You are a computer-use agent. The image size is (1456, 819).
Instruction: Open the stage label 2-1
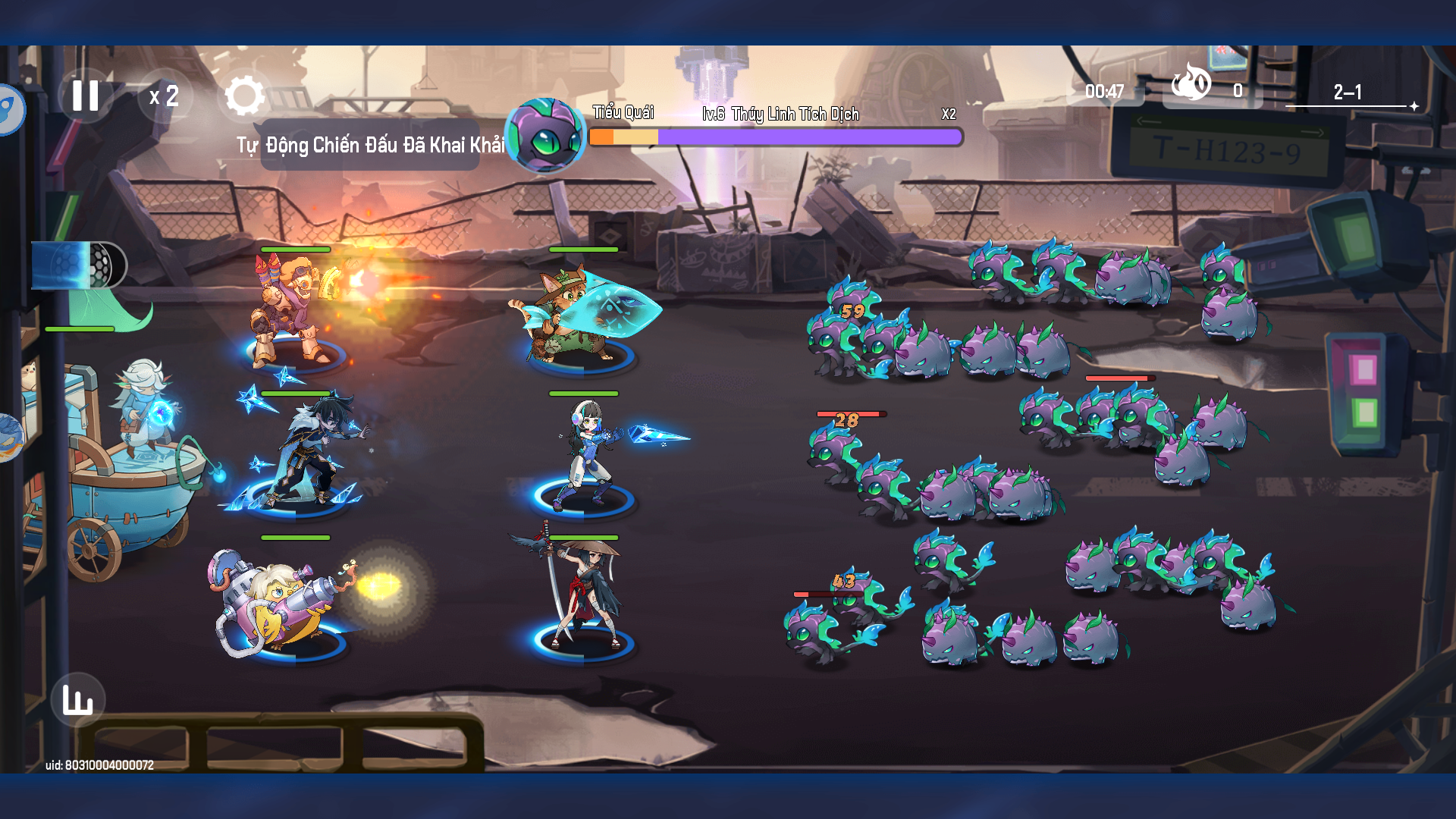click(1347, 93)
